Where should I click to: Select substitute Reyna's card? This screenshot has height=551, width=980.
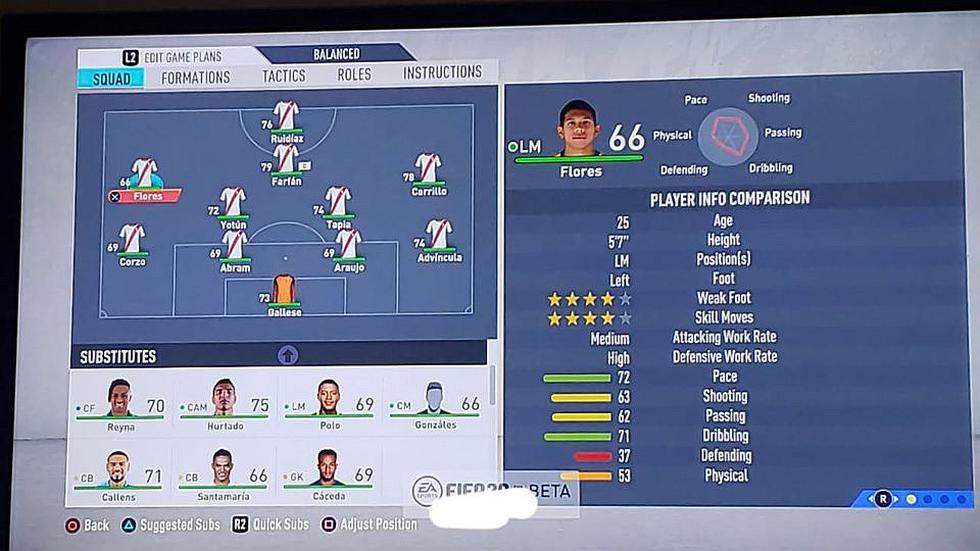(120, 404)
